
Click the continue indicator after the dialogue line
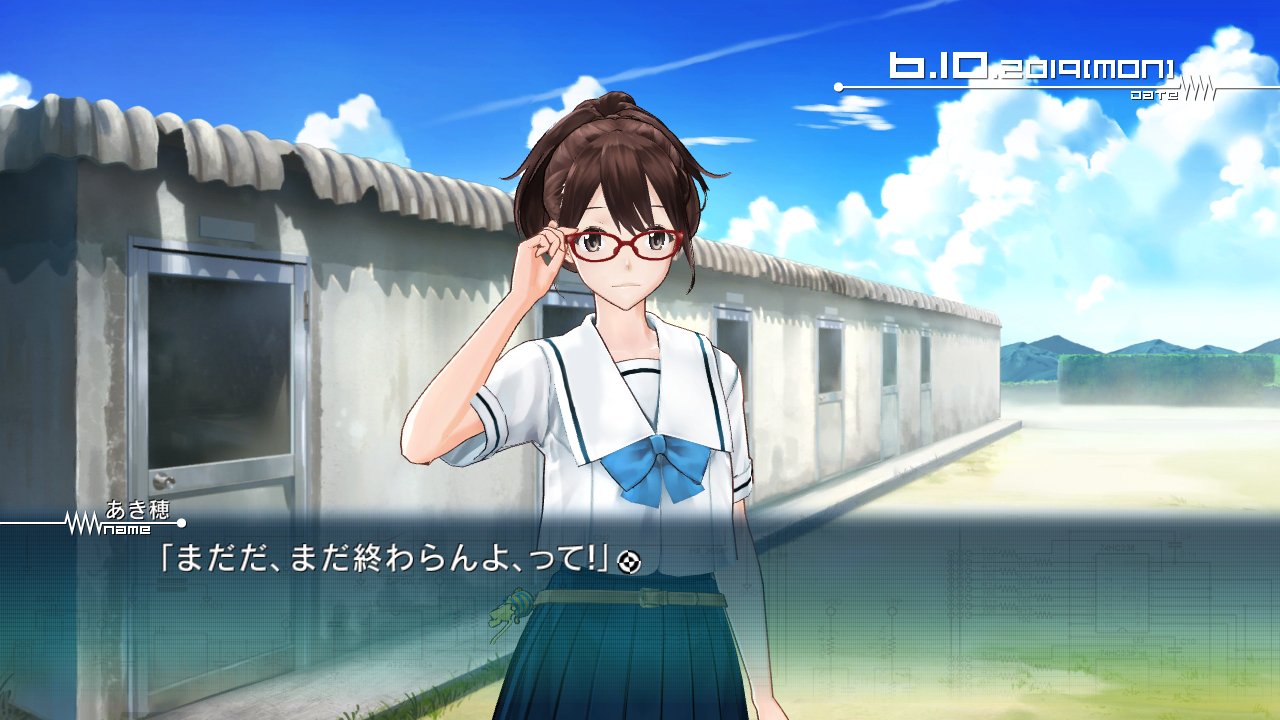[x=628, y=561]
